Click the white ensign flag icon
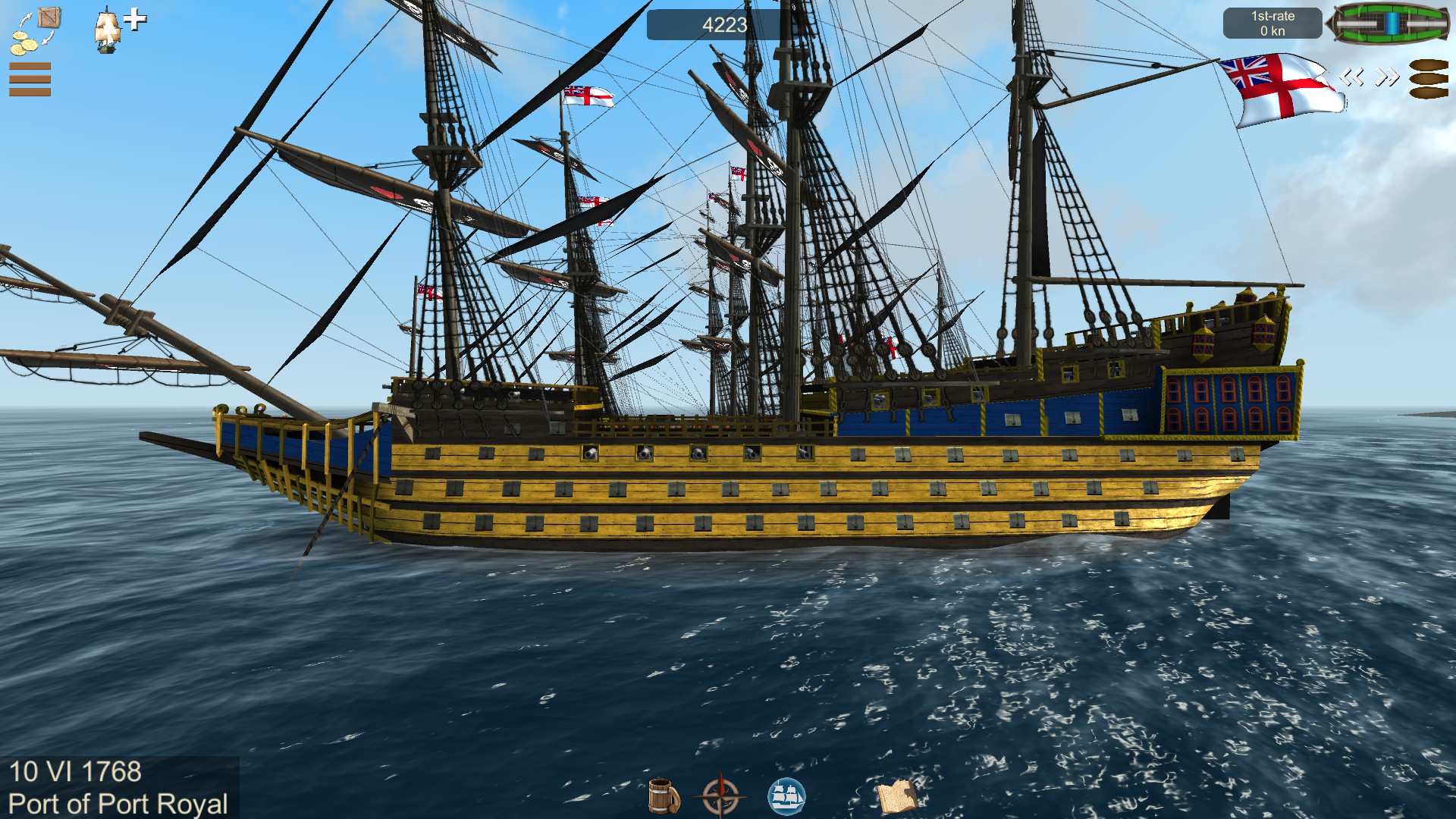This screenshot has height=819, width=1456. click(x=1282, y=89)
